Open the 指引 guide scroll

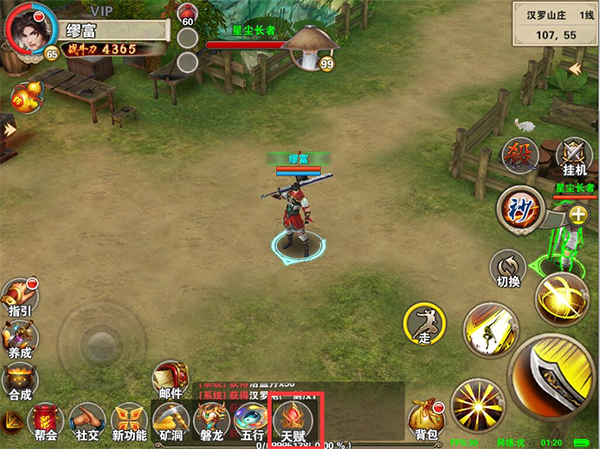pyautogui.click(x=19, y=295)
